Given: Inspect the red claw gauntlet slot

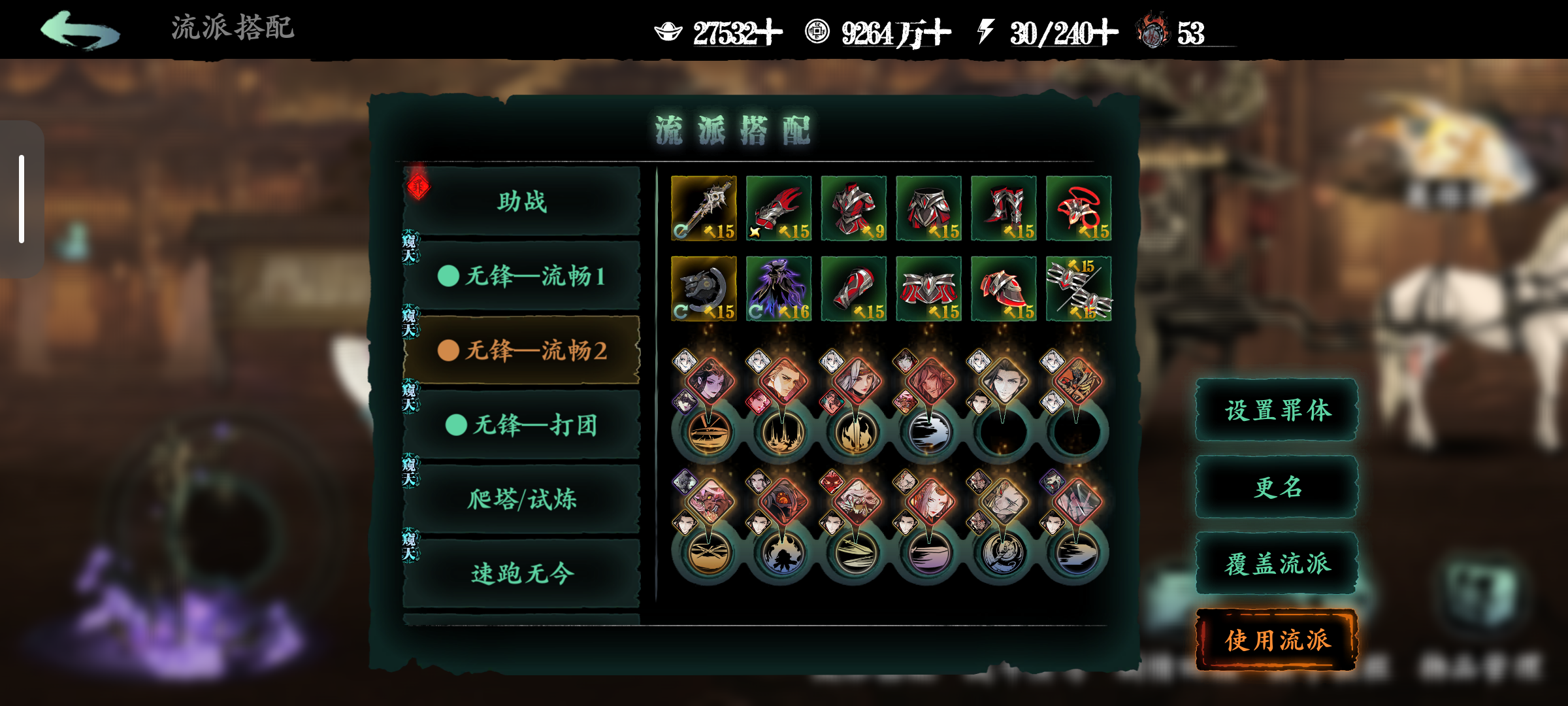Looking at the screenshot, I should pos(779,208).
